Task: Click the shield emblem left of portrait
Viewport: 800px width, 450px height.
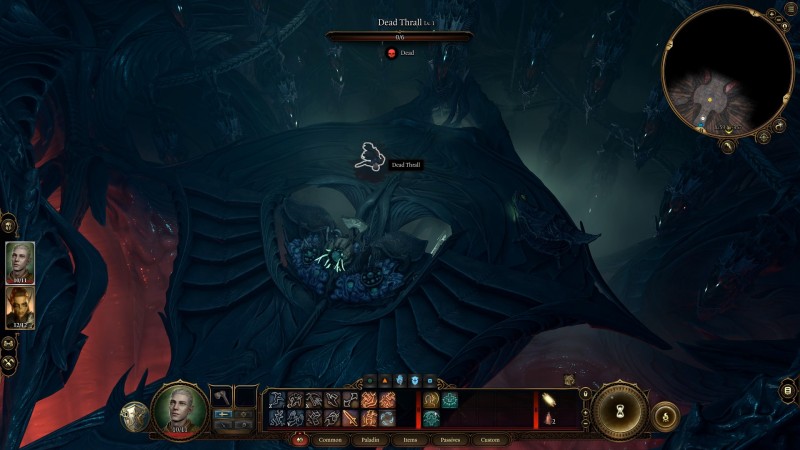Action: pos(135,417)
